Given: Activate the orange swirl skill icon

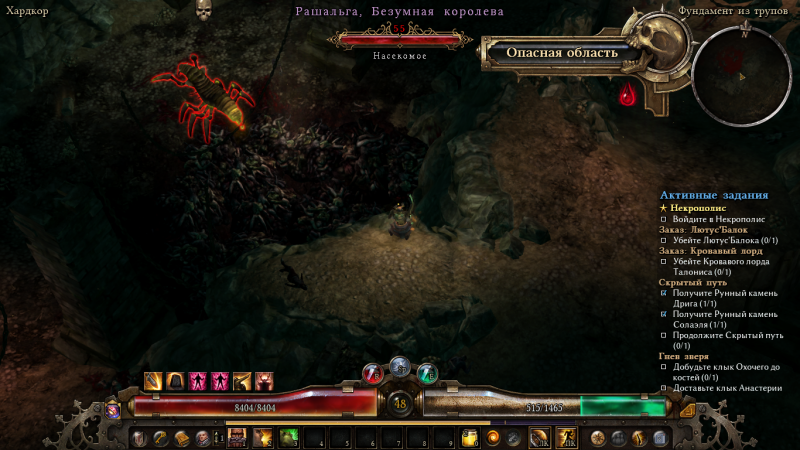Looking at the screenshot, I should point(493,438).
